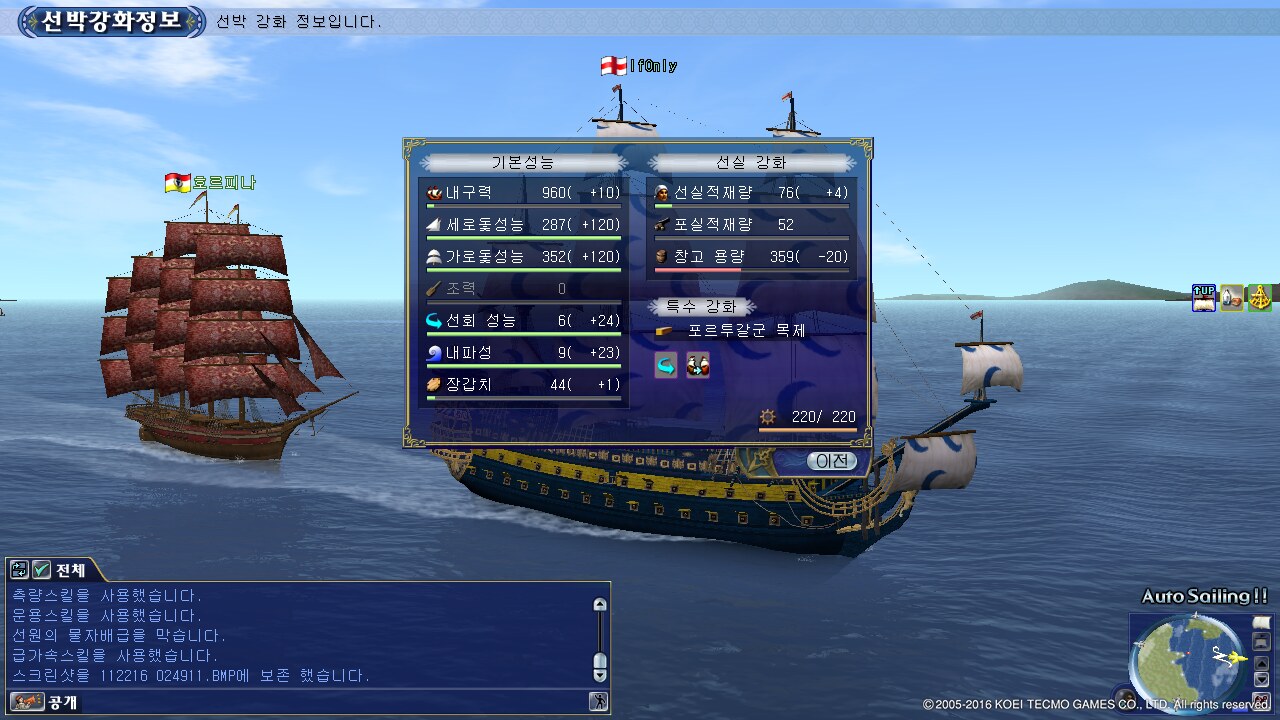Open the map scroll button beside minimap
The image size is (1280, 720).
(x=1261, y=622)
